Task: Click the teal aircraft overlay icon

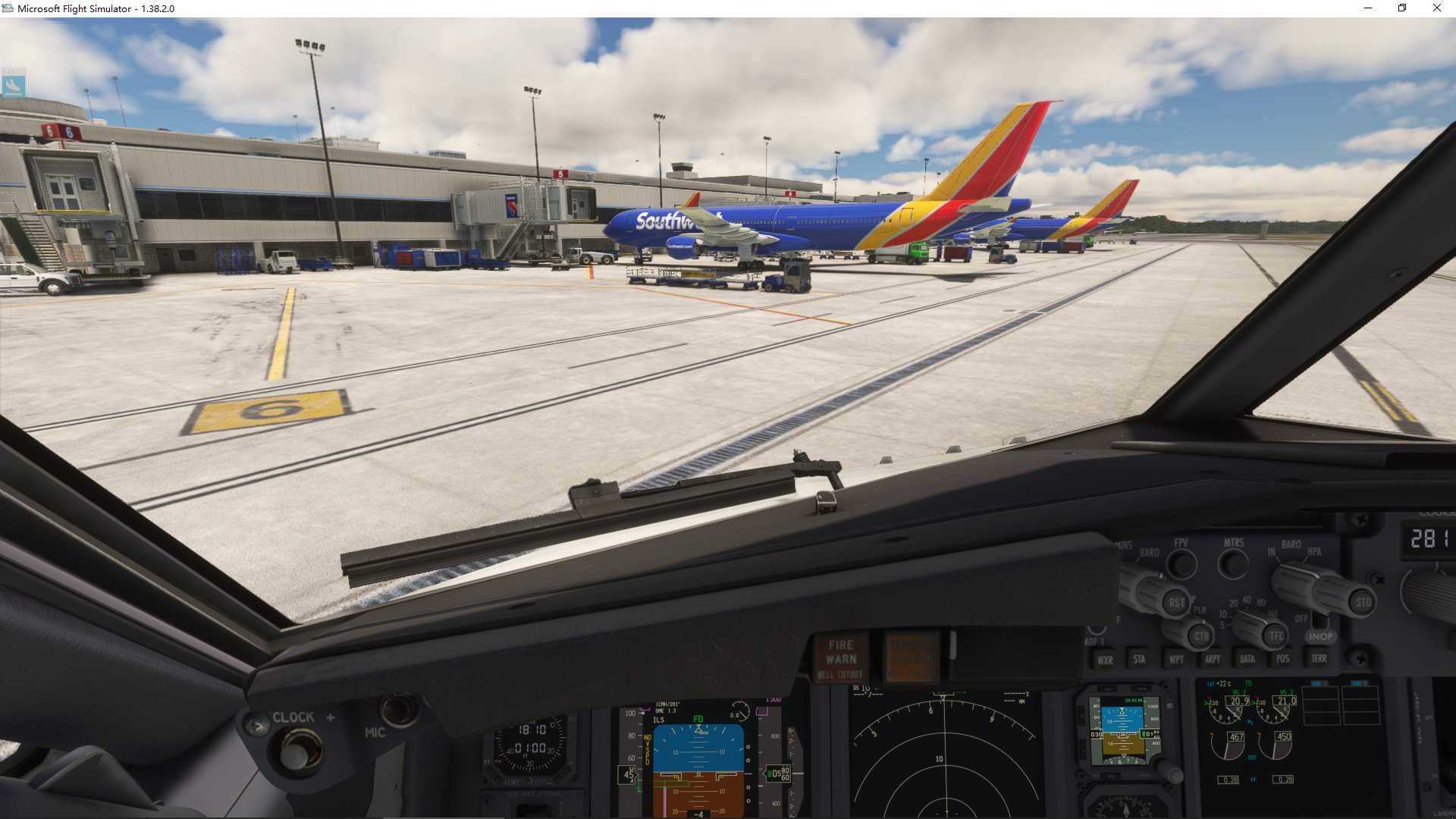Action: tap(13, 83)
